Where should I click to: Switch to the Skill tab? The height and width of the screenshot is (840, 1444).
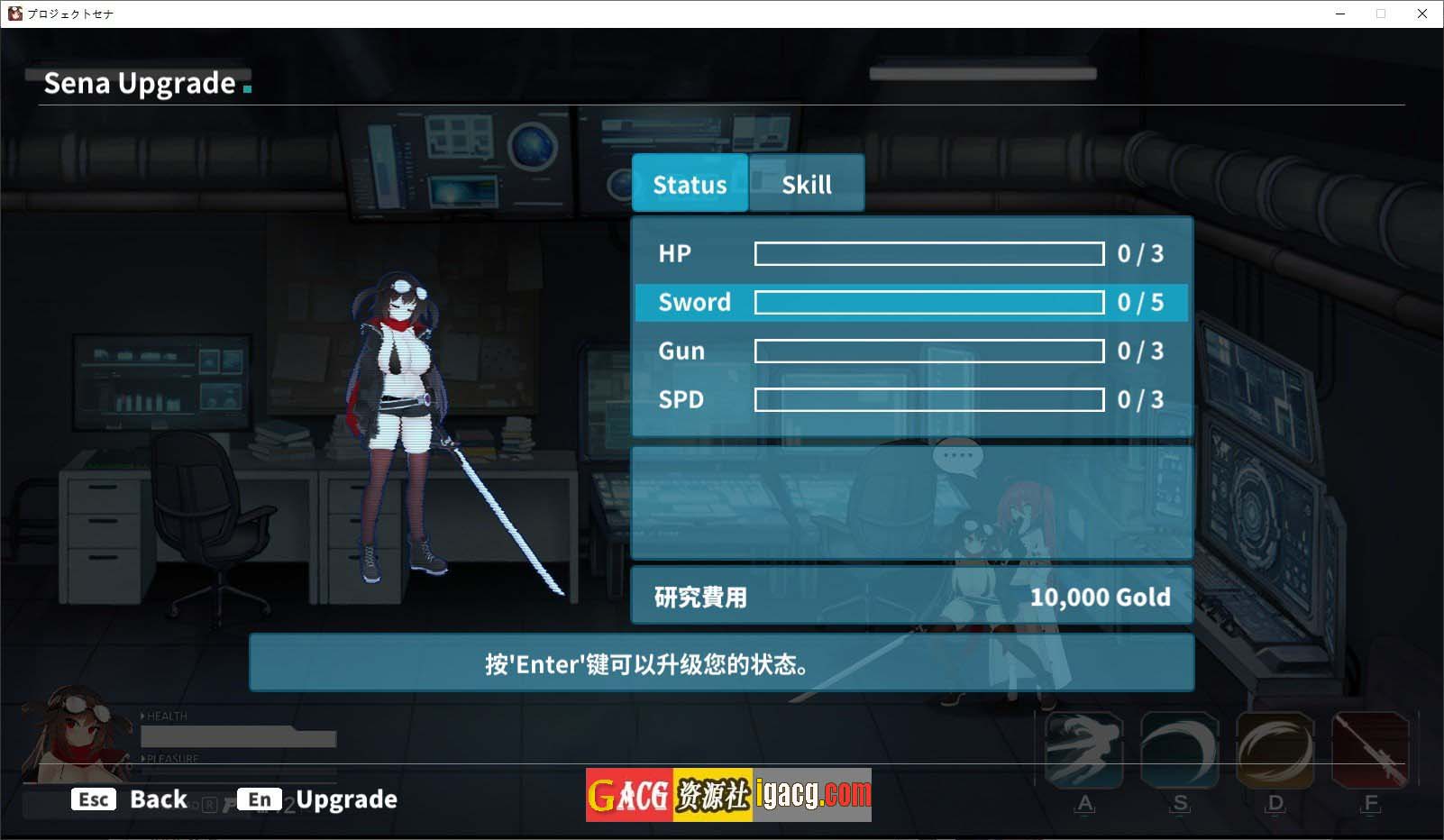pos(806,184)
